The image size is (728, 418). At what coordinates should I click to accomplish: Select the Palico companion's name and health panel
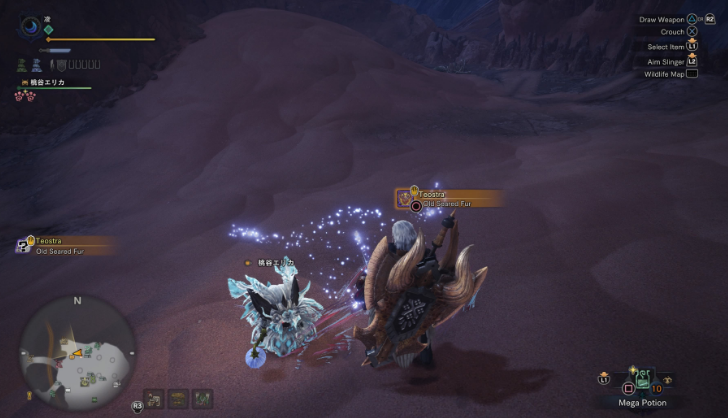(55, 84)
